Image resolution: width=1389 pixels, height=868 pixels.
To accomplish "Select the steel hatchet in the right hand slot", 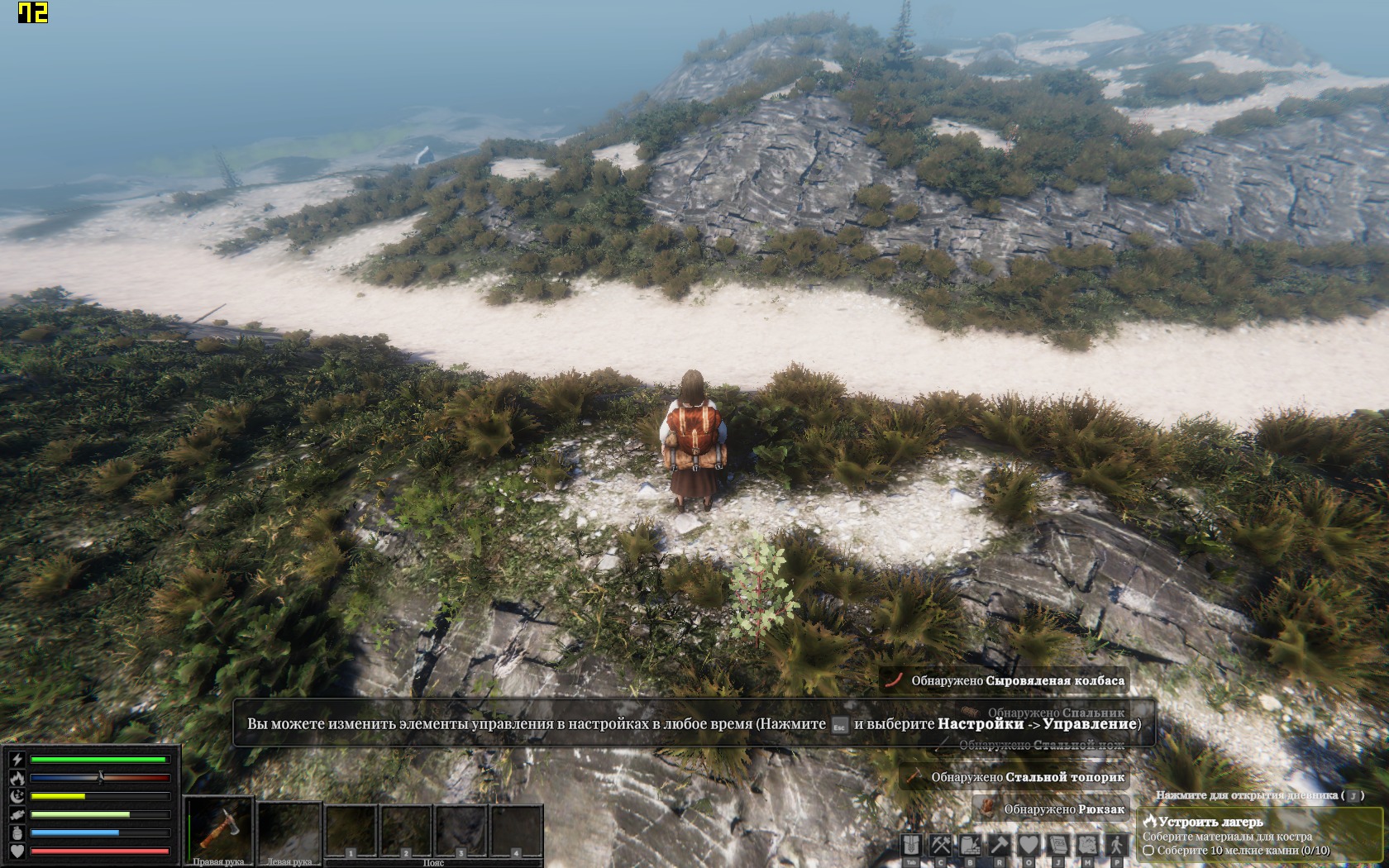I will tap(219, 828).
